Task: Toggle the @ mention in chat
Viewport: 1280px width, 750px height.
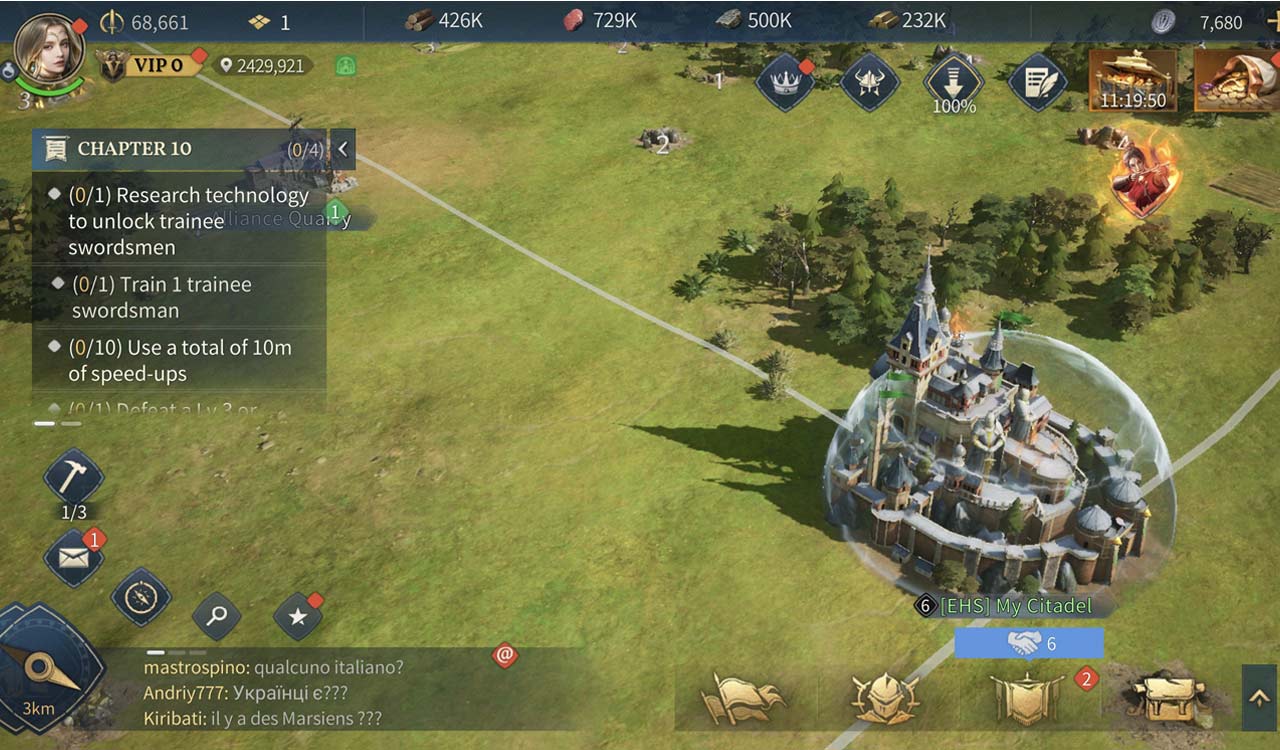Action: tap(505, 655)
